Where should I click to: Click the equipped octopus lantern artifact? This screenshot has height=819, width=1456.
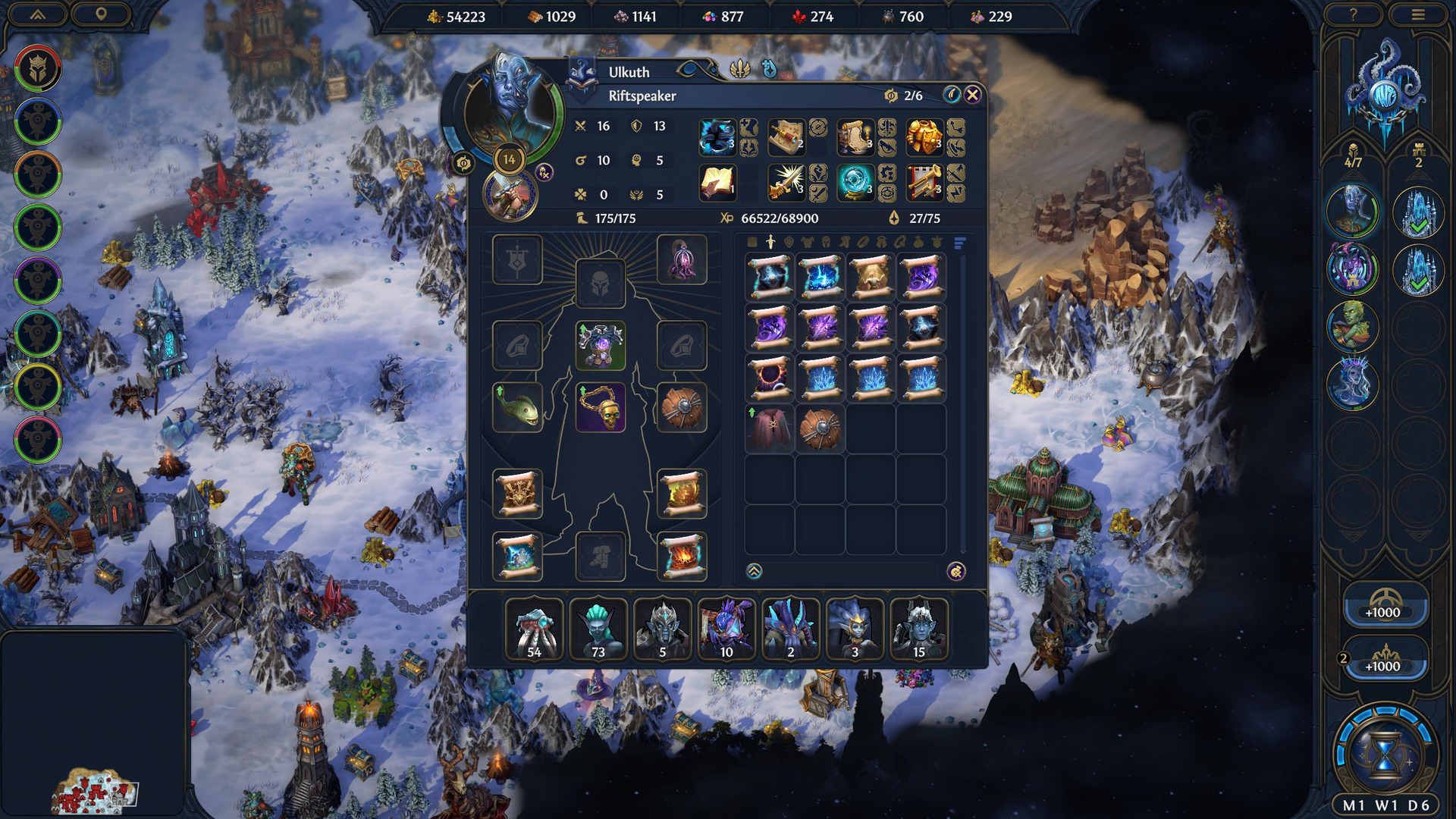pos(682,260)
